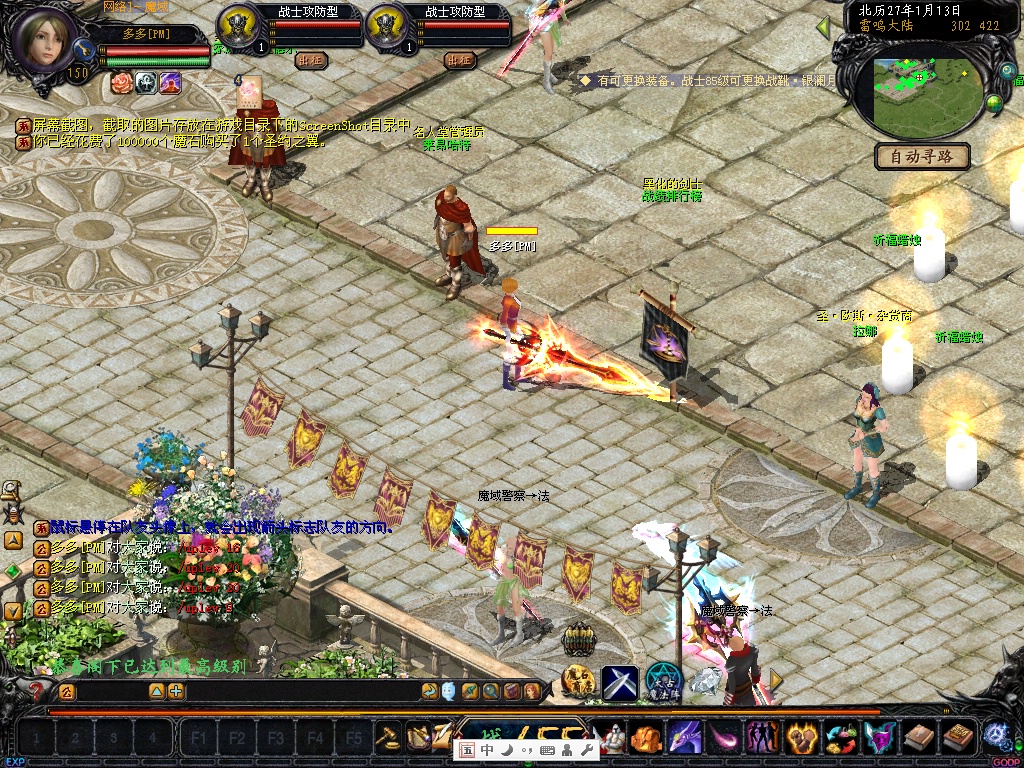
Task: Select the purple dragon icon in bottom bar
Action: pyautogui.click(x=684, y=738)
